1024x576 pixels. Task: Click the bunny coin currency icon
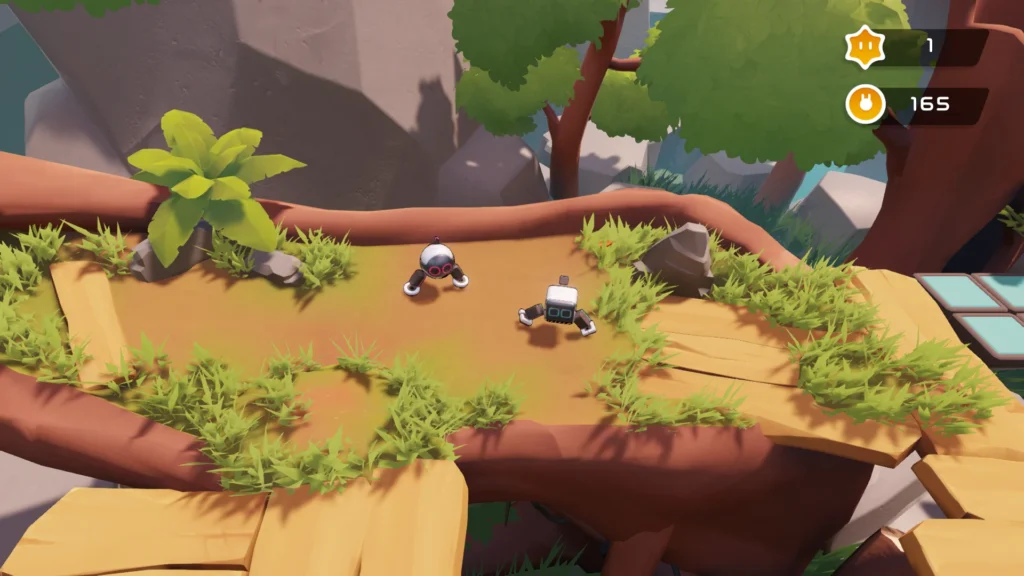865,104
